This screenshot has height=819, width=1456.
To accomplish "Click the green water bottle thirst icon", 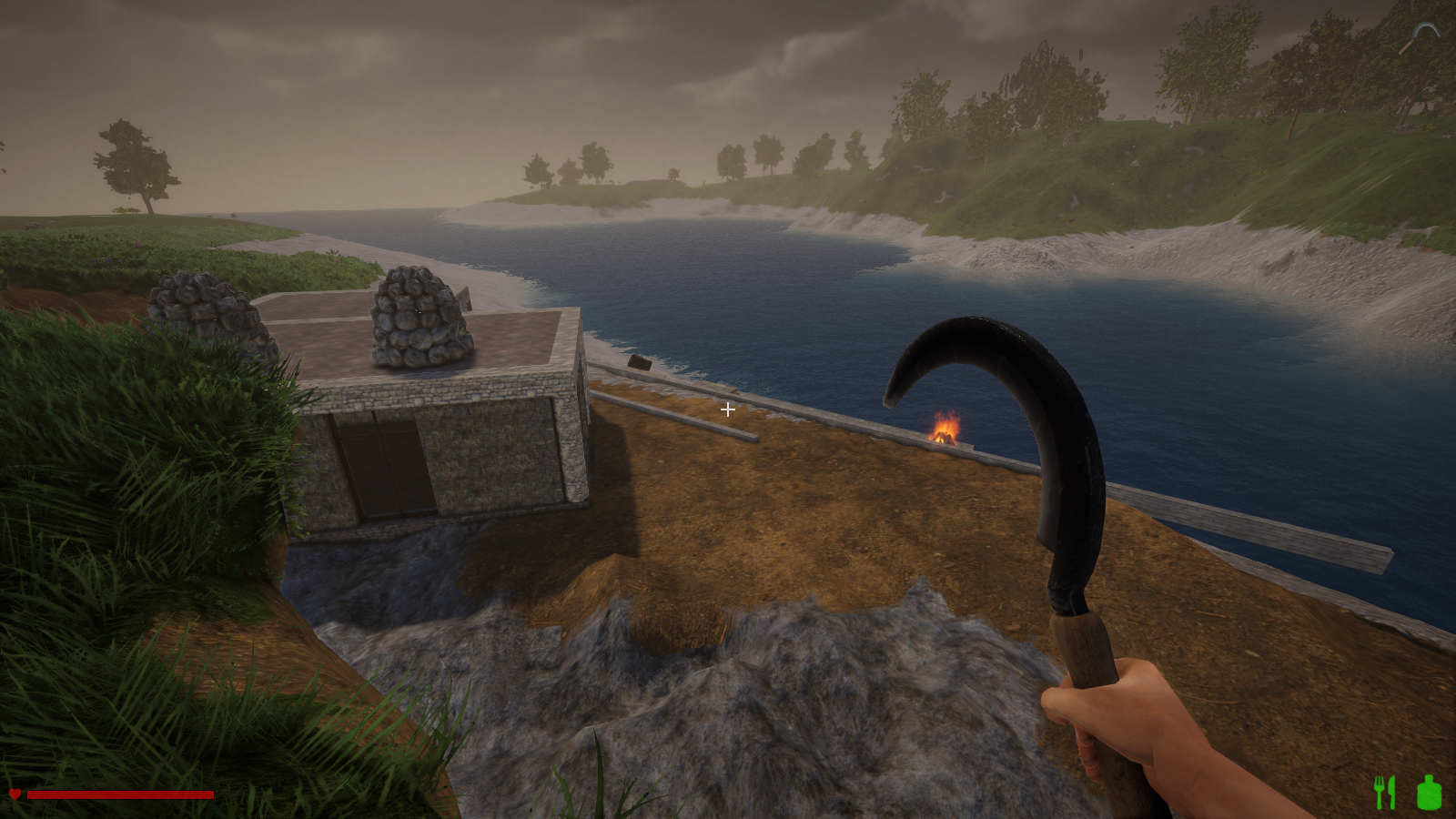I will coord(1429,793).
